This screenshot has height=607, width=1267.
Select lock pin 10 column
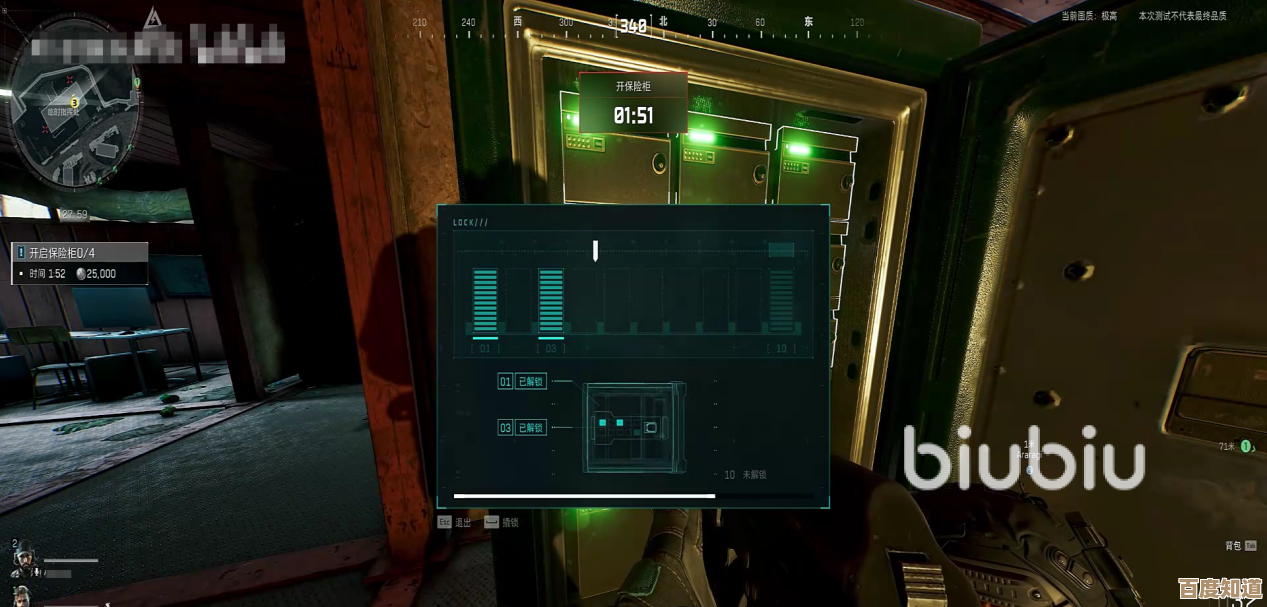[781, 300]
